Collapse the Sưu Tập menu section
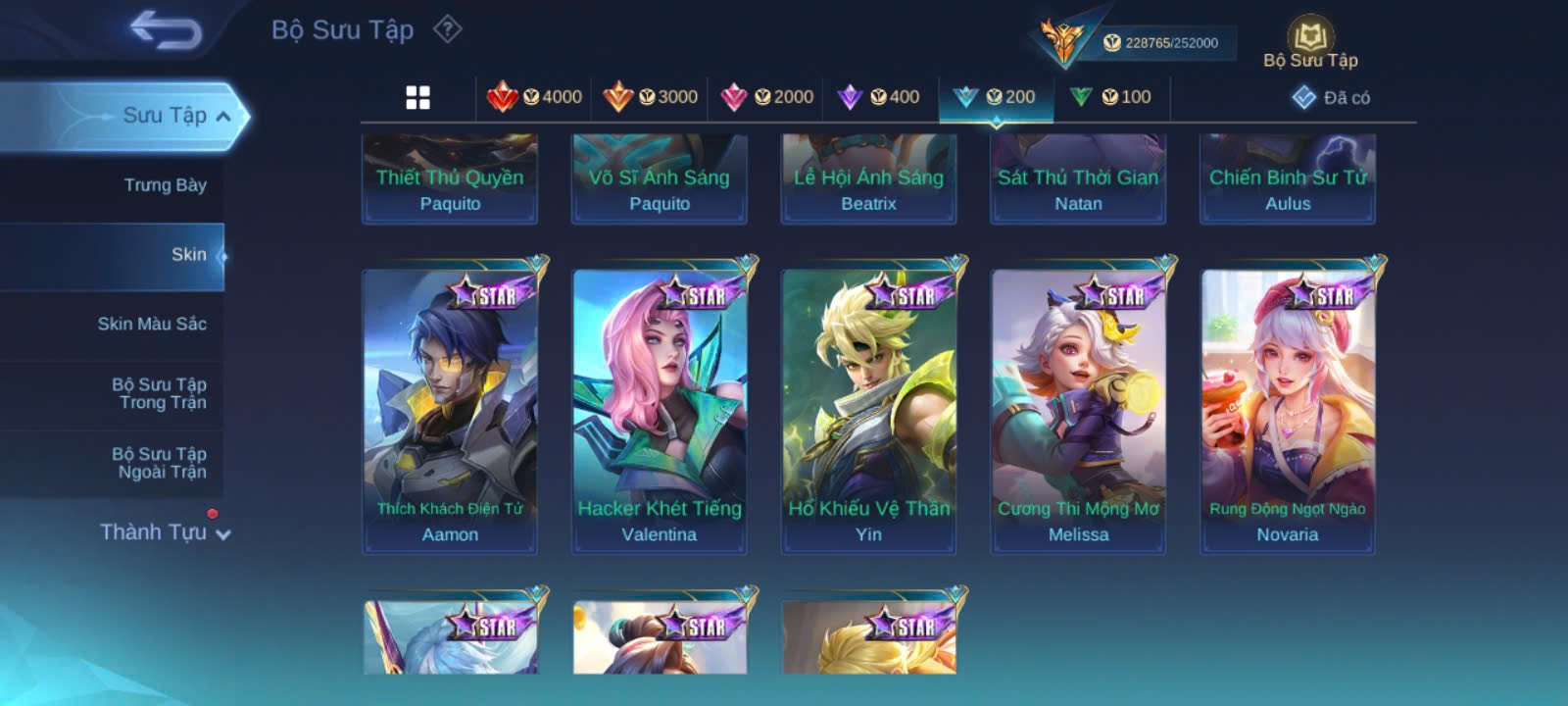The height and width of the screenshot is (706, 1568). pos(223,116)
